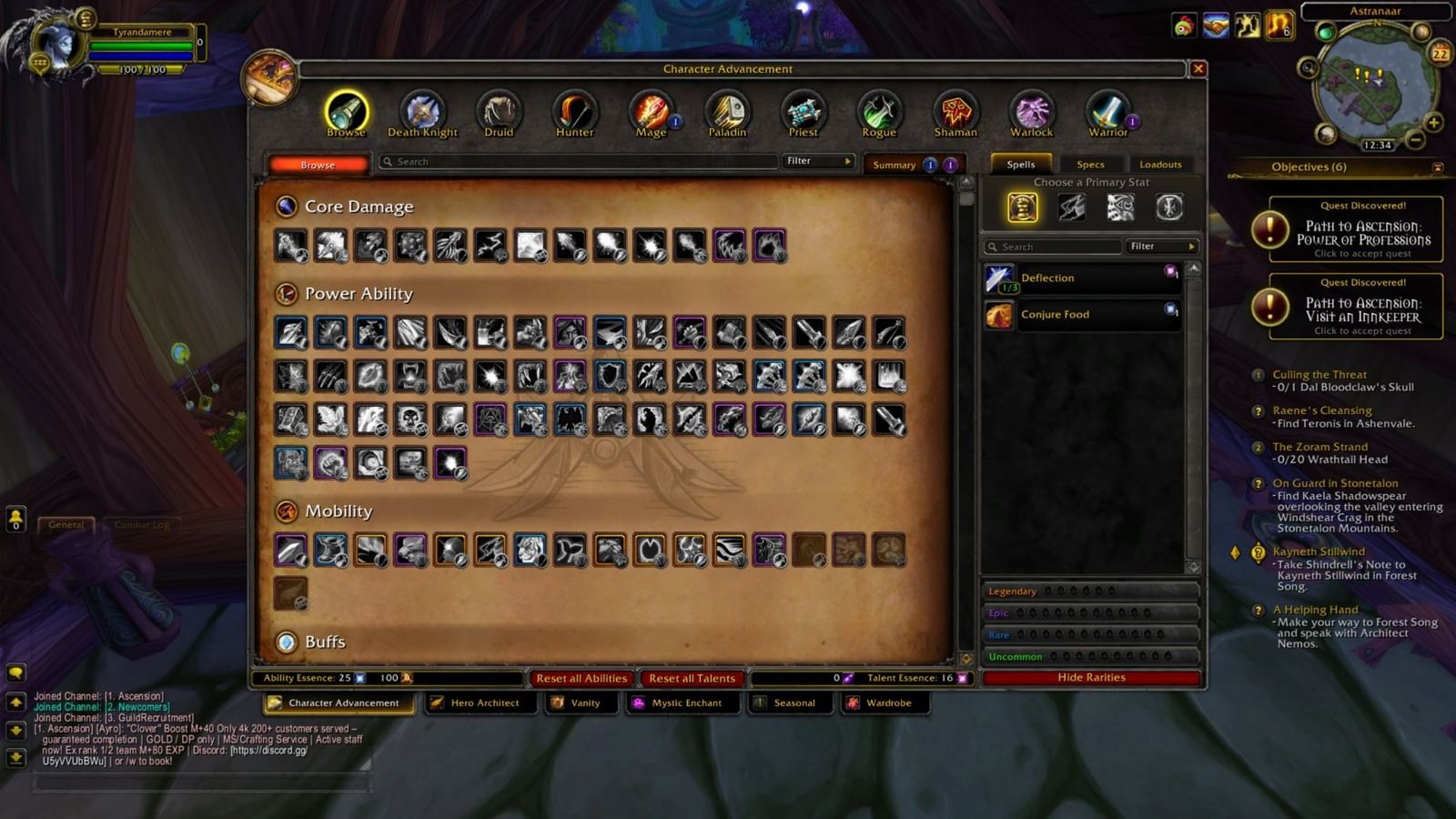
Task: Select the Browse spyglass icon
Action: point(346,109)
